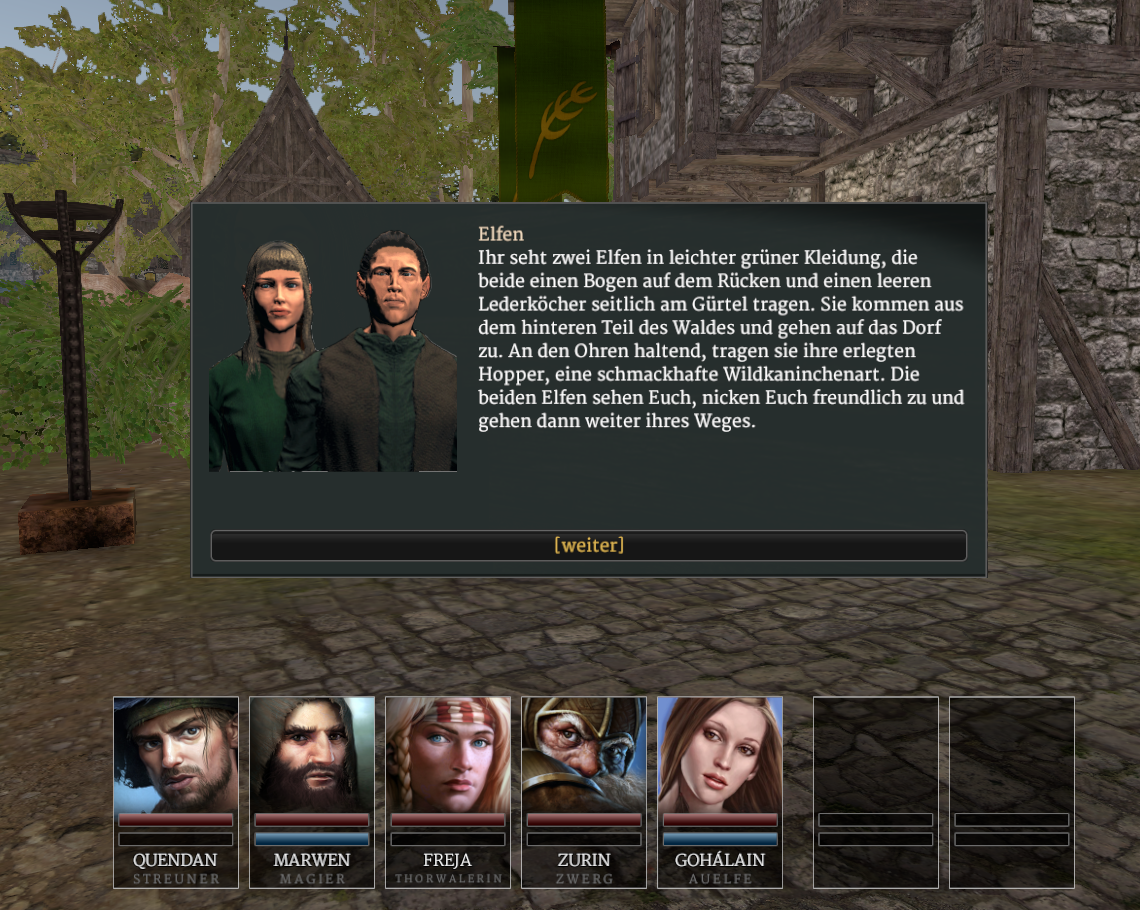1140x910 pixels.
Task: Select Freja the Thorwalerin portrait
Action: [x=448, y=755]
